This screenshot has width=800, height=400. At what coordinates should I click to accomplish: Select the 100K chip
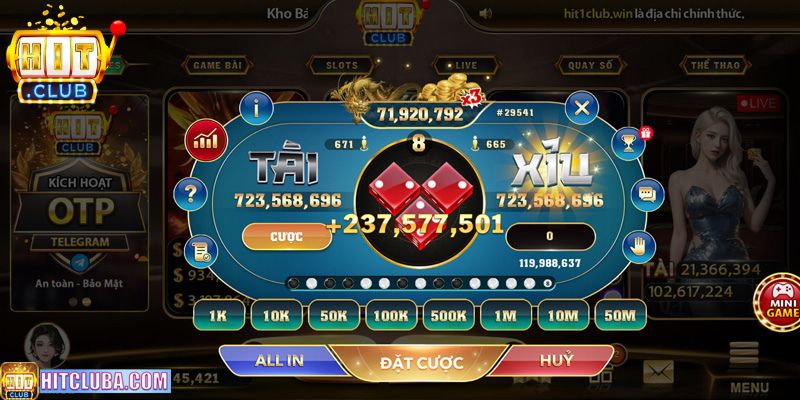[x=391, y=316]
